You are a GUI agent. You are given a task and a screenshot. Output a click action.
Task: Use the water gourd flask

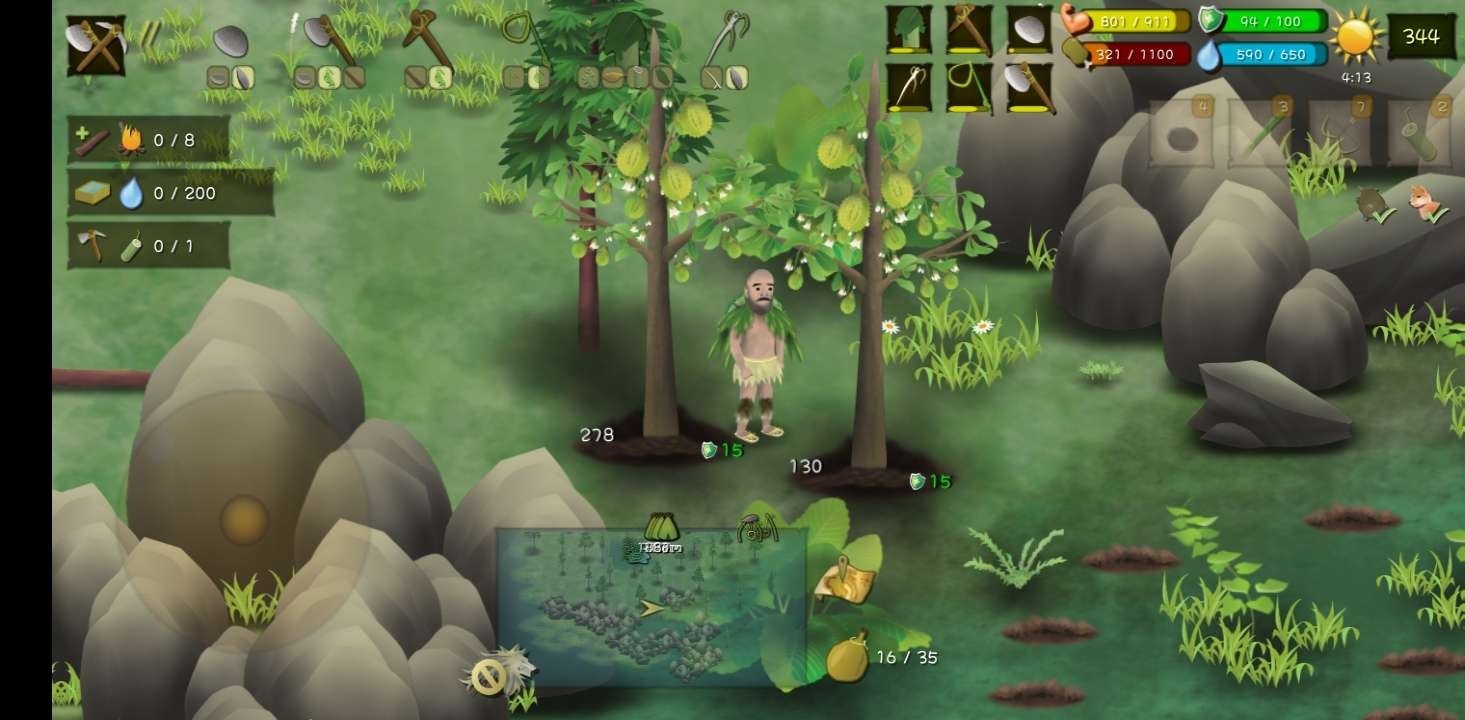(x=847, y=656)
